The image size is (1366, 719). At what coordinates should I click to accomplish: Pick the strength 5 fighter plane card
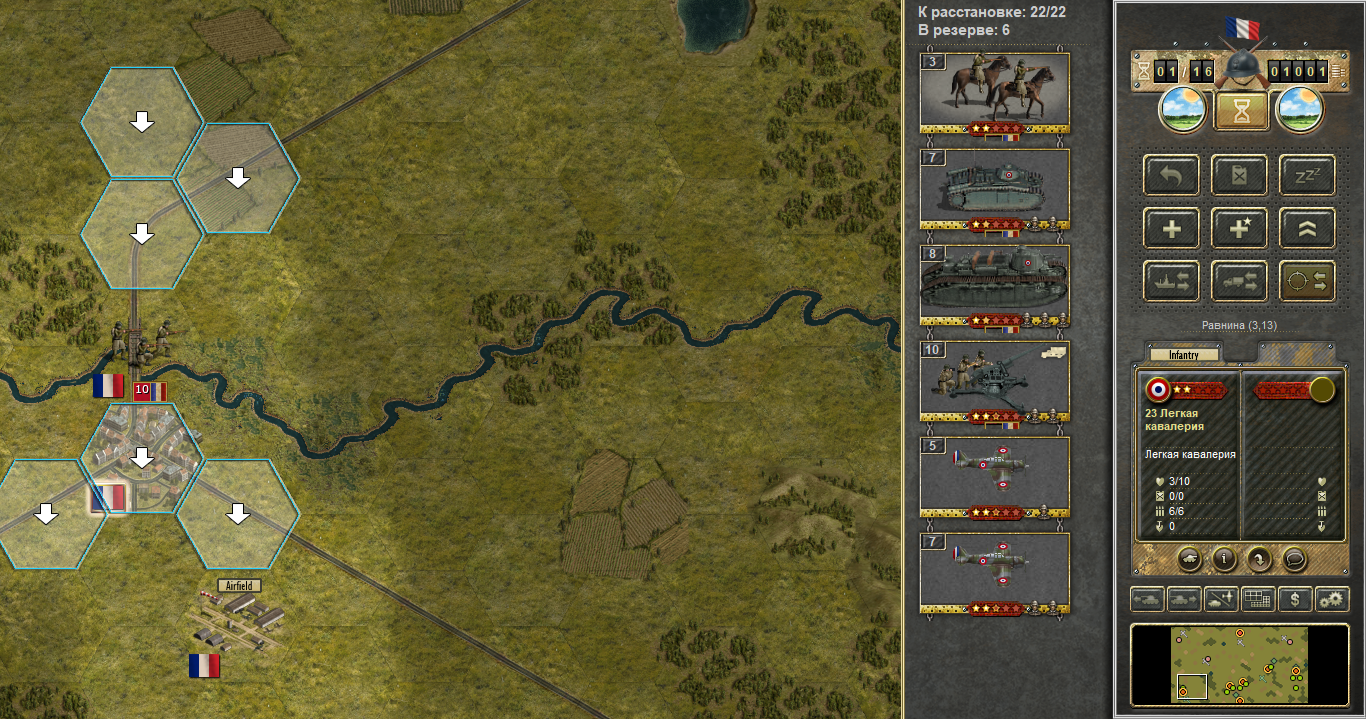click(994, 475)
